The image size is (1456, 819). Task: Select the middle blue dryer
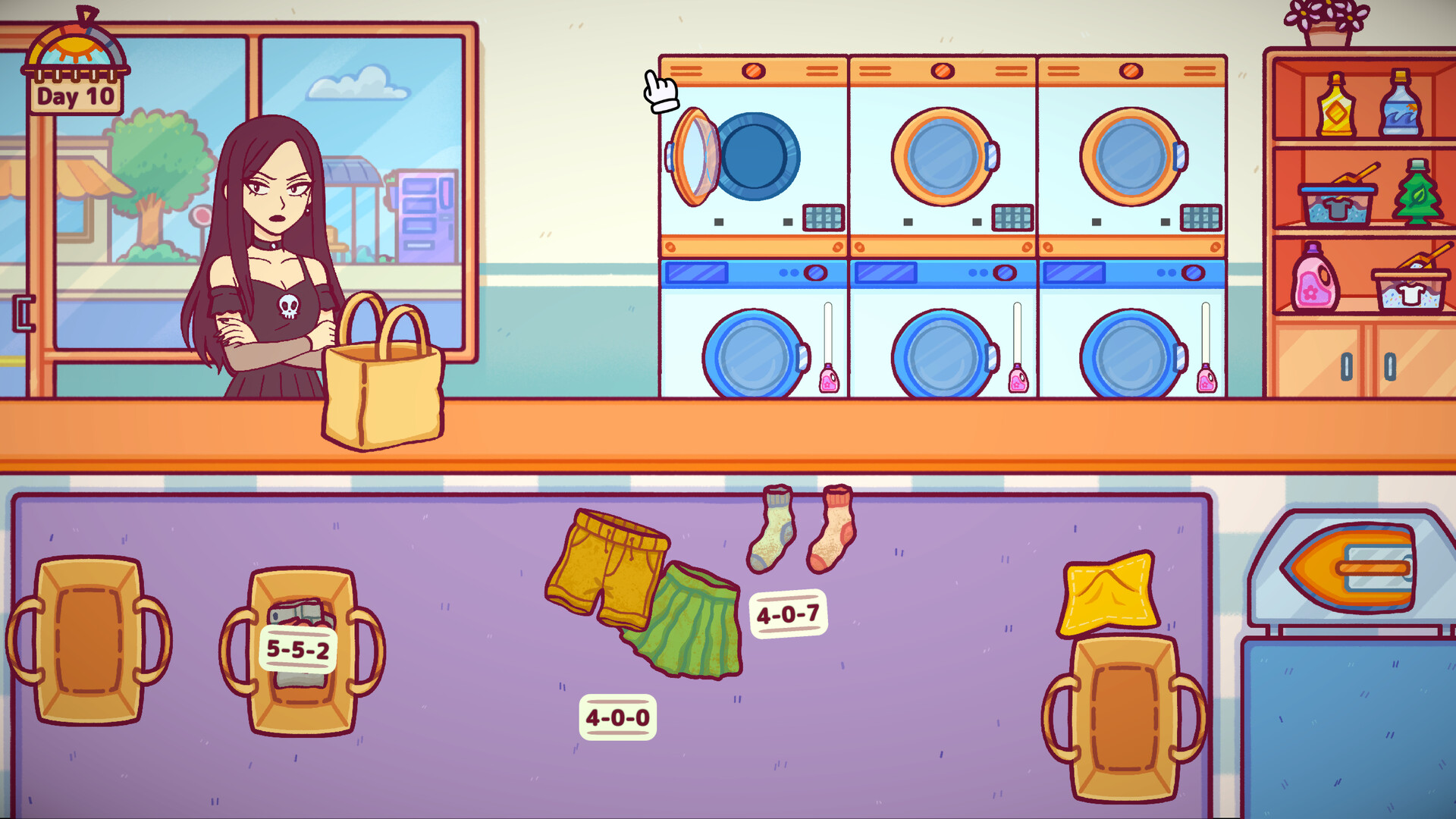click(x=940, y=353)
